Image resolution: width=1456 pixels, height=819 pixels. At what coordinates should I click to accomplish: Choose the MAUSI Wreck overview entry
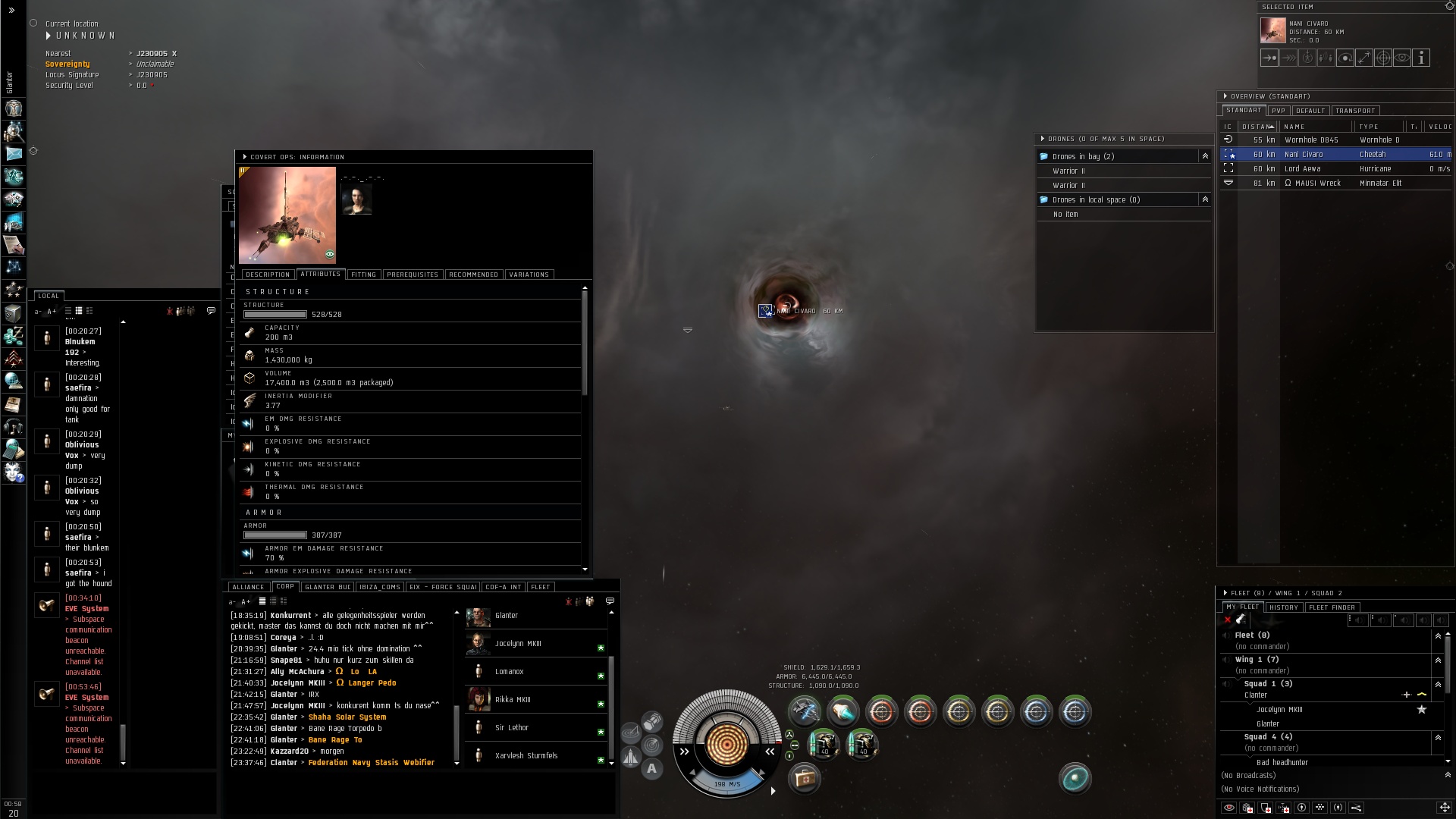[x=1317, y=184]
